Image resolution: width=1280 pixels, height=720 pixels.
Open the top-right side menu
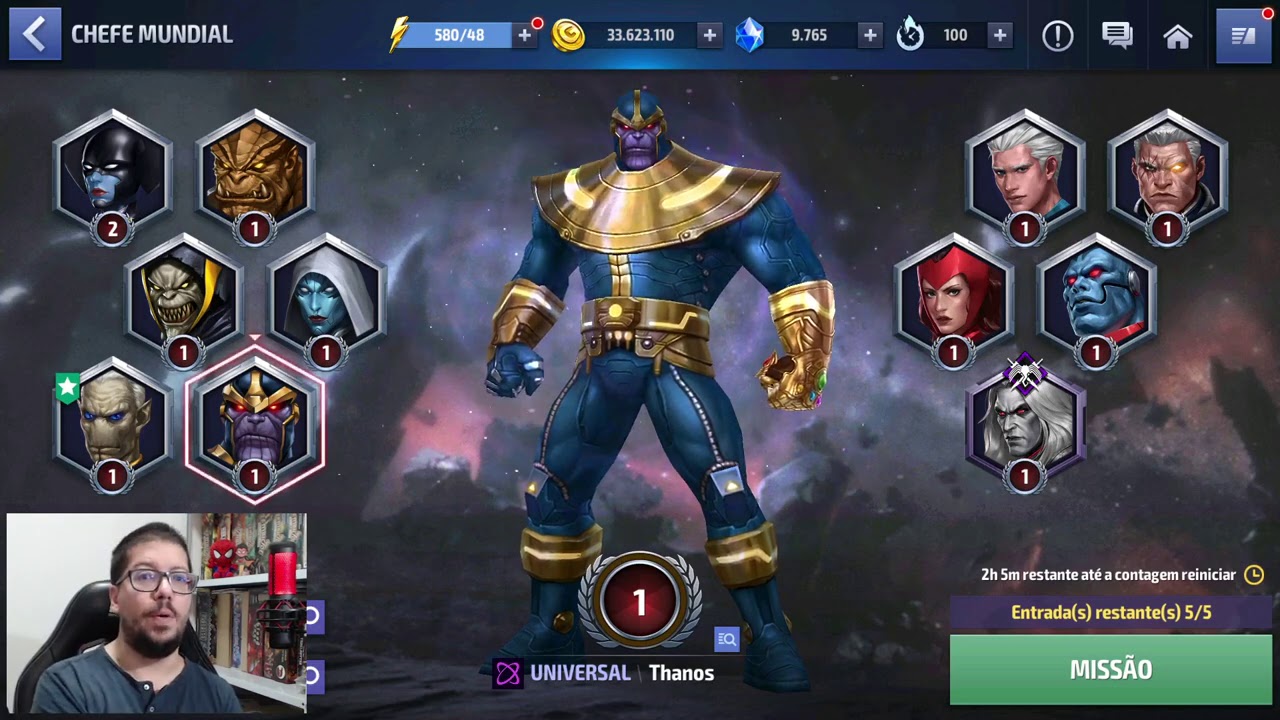[1243, 36]
